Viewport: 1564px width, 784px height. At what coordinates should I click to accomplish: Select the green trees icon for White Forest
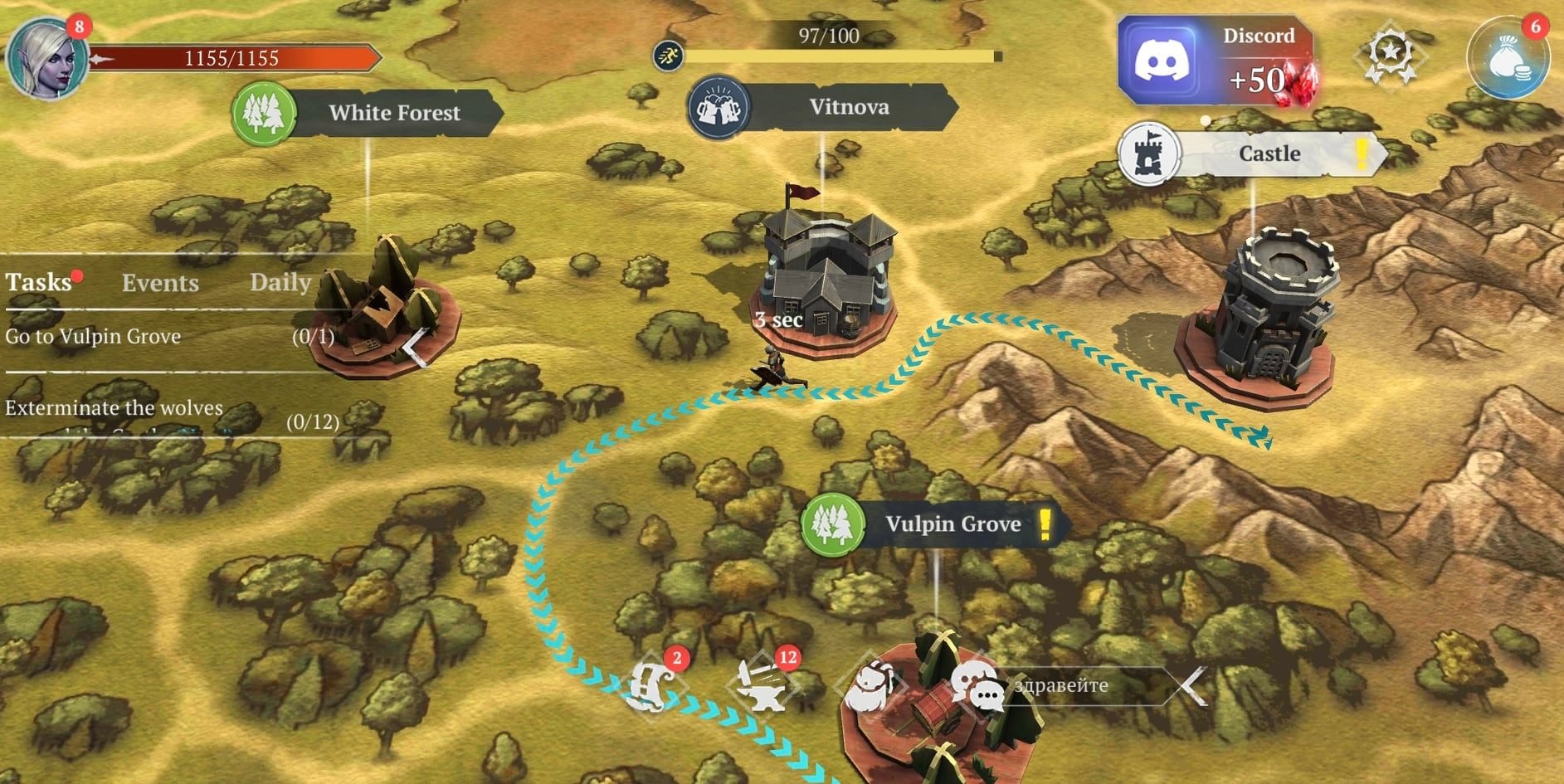click(264, 113)
